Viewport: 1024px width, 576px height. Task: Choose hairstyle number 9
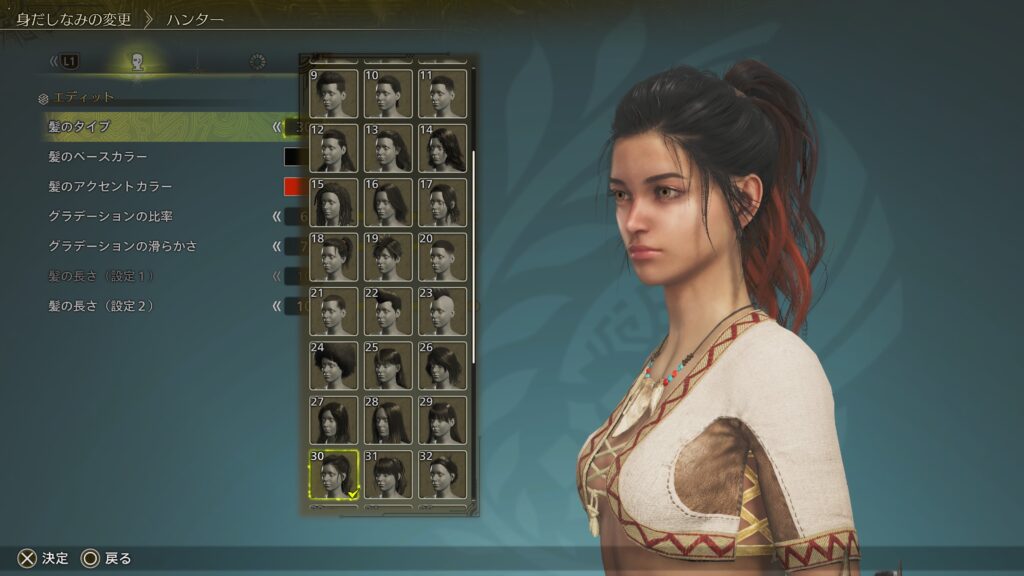(334, 94)
